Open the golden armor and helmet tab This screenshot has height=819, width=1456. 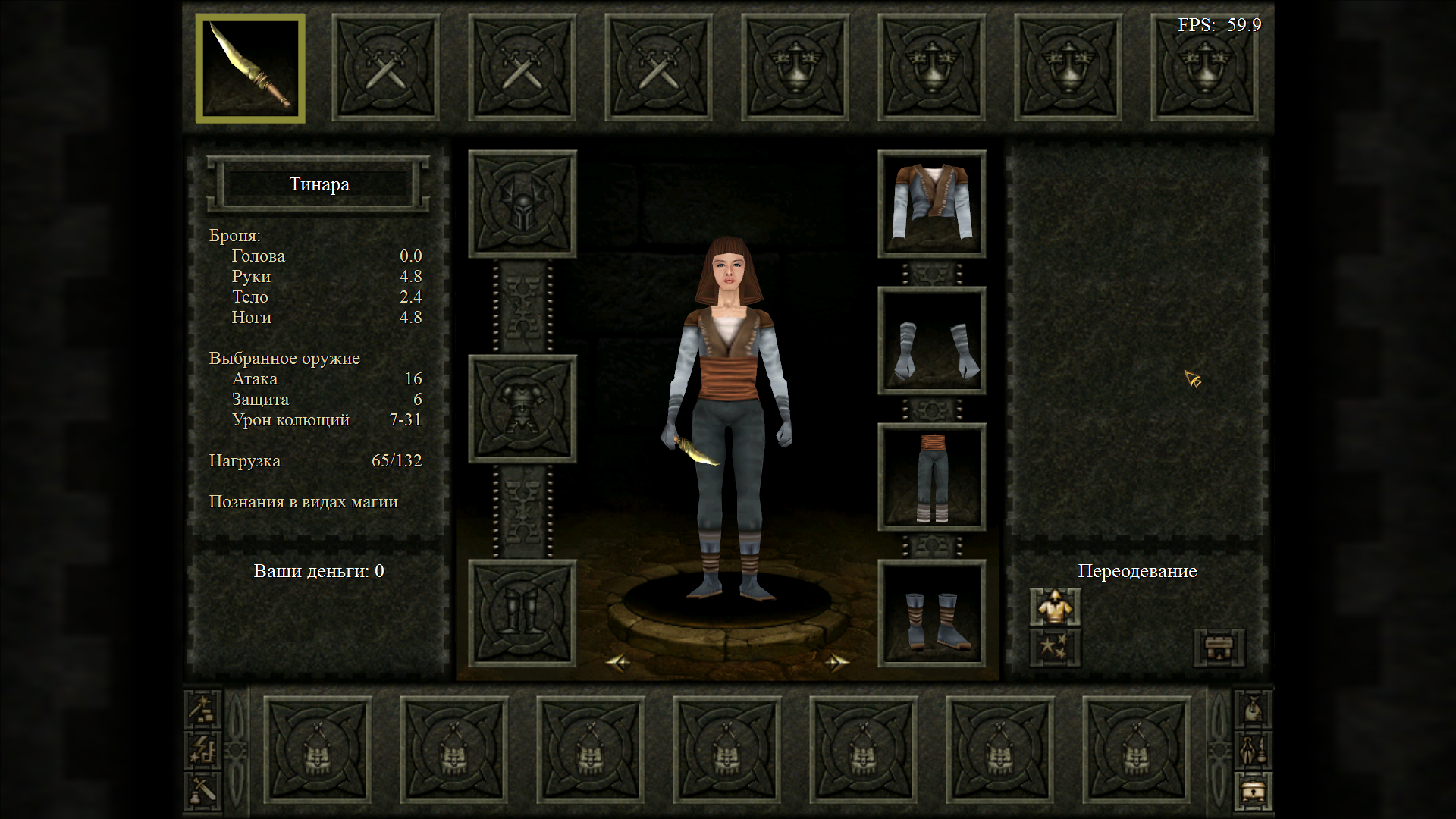[1055, 607]
